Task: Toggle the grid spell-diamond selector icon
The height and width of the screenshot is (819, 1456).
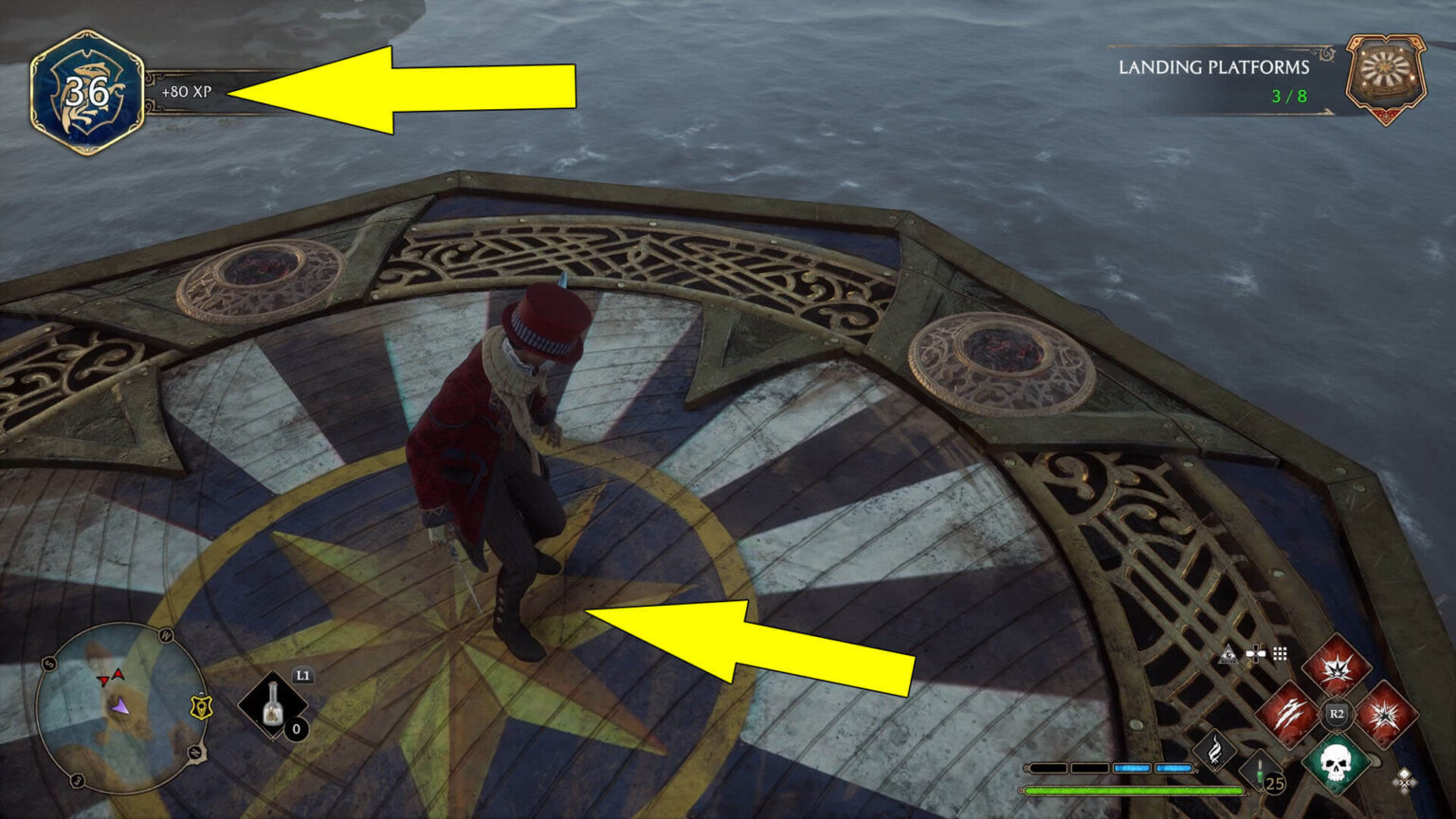Action: [1280, 652]
